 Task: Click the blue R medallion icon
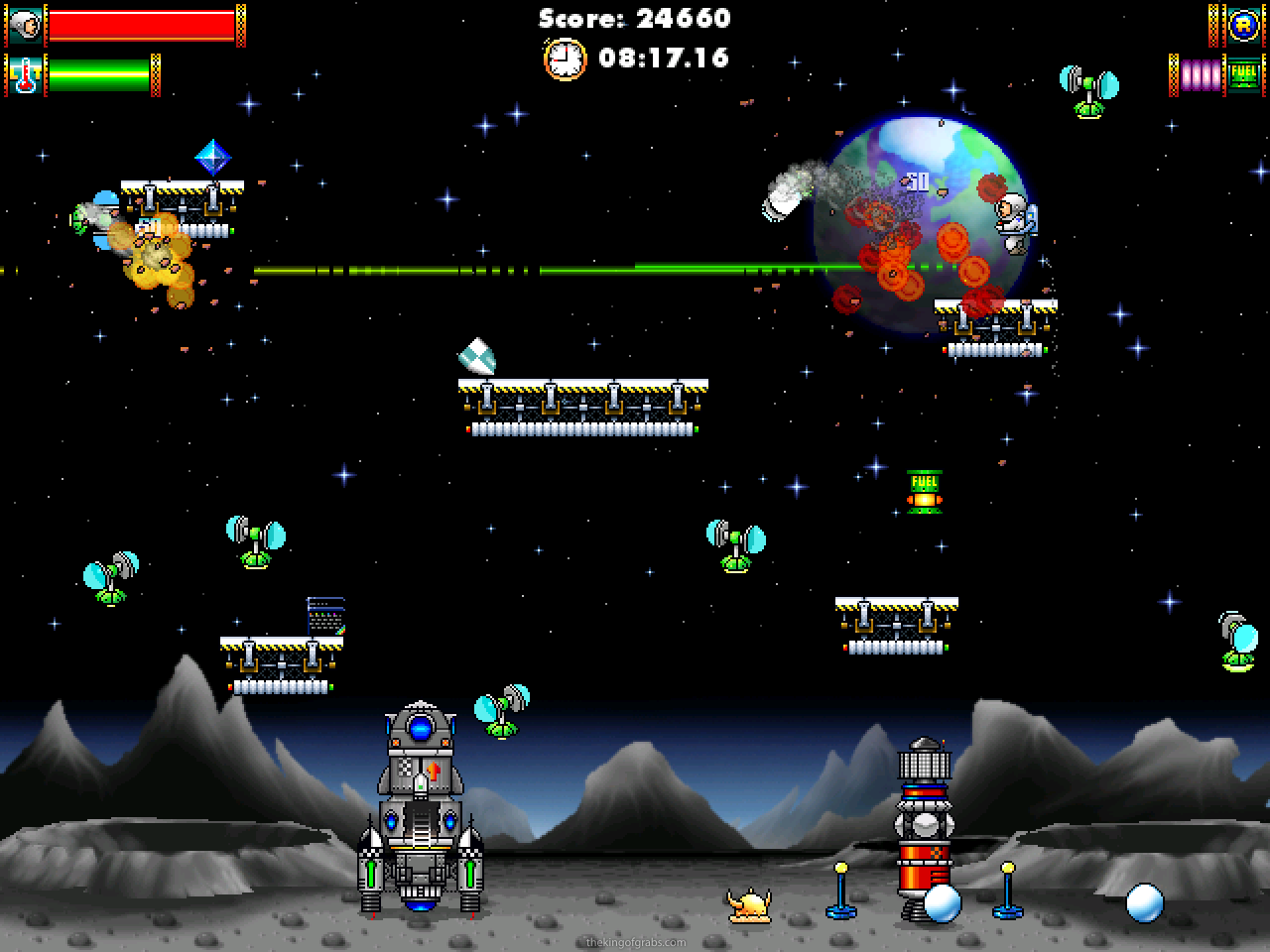point(1243,26)
